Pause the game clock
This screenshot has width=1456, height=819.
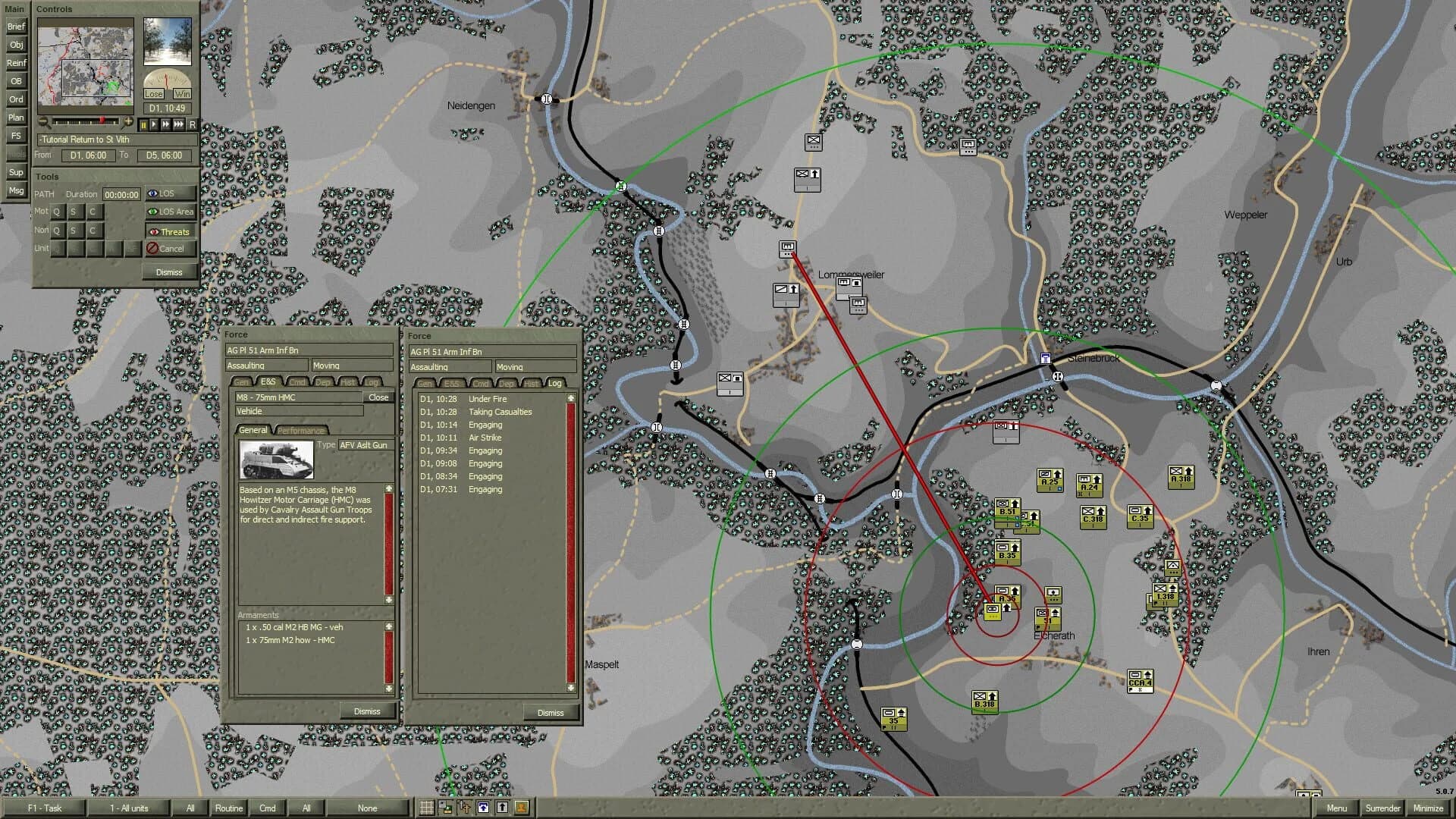(x=143, y=124)
